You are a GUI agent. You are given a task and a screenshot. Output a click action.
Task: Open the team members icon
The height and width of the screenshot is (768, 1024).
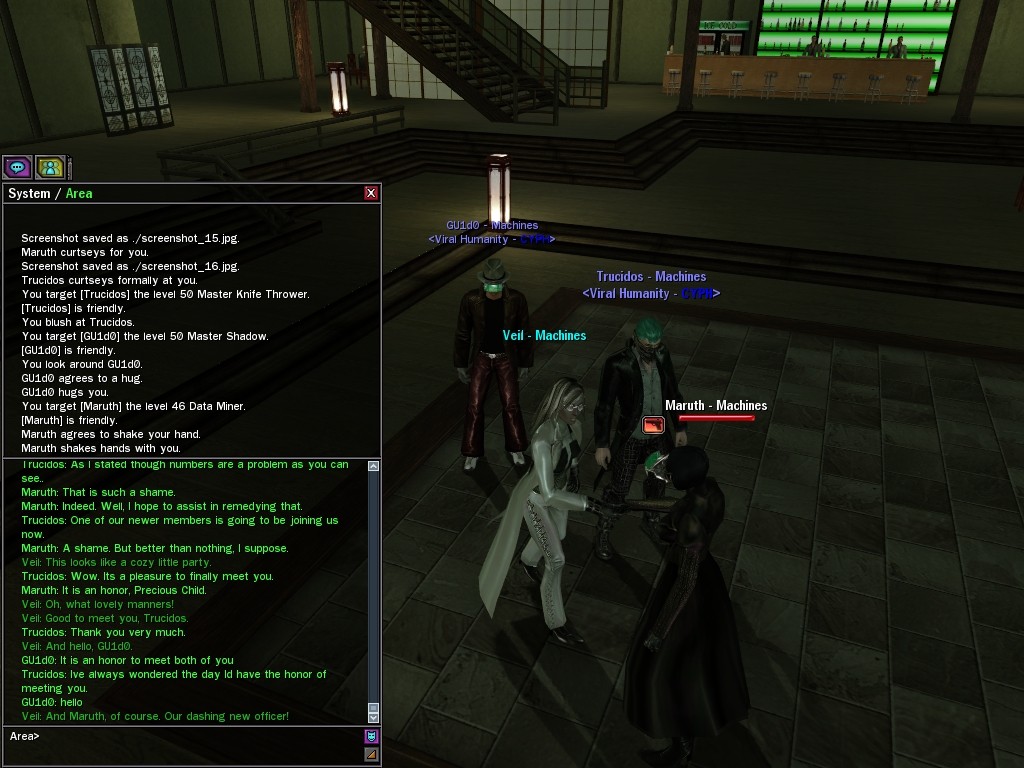49,167
